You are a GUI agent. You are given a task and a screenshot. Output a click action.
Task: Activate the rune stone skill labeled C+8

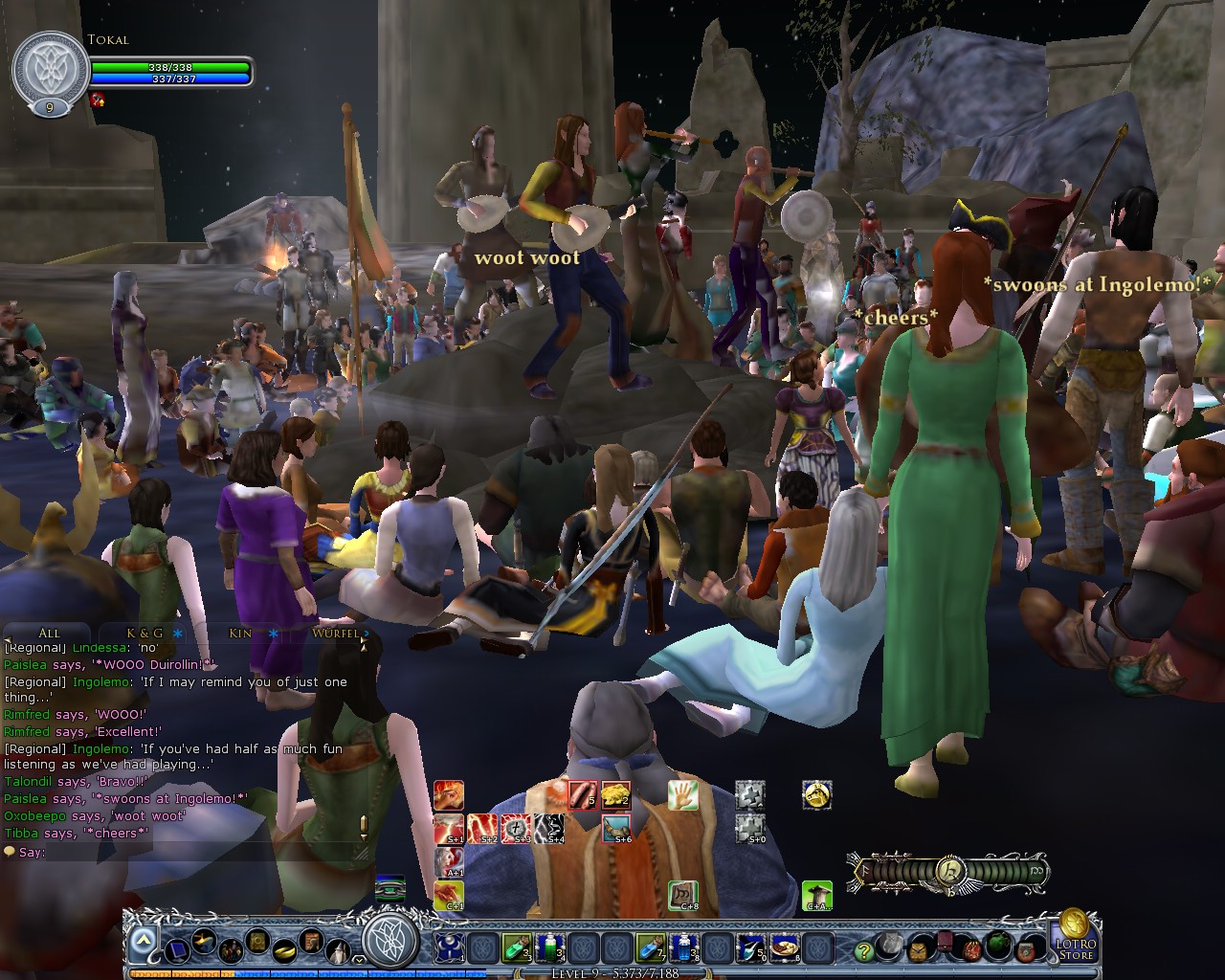click(x=682, y=896)
